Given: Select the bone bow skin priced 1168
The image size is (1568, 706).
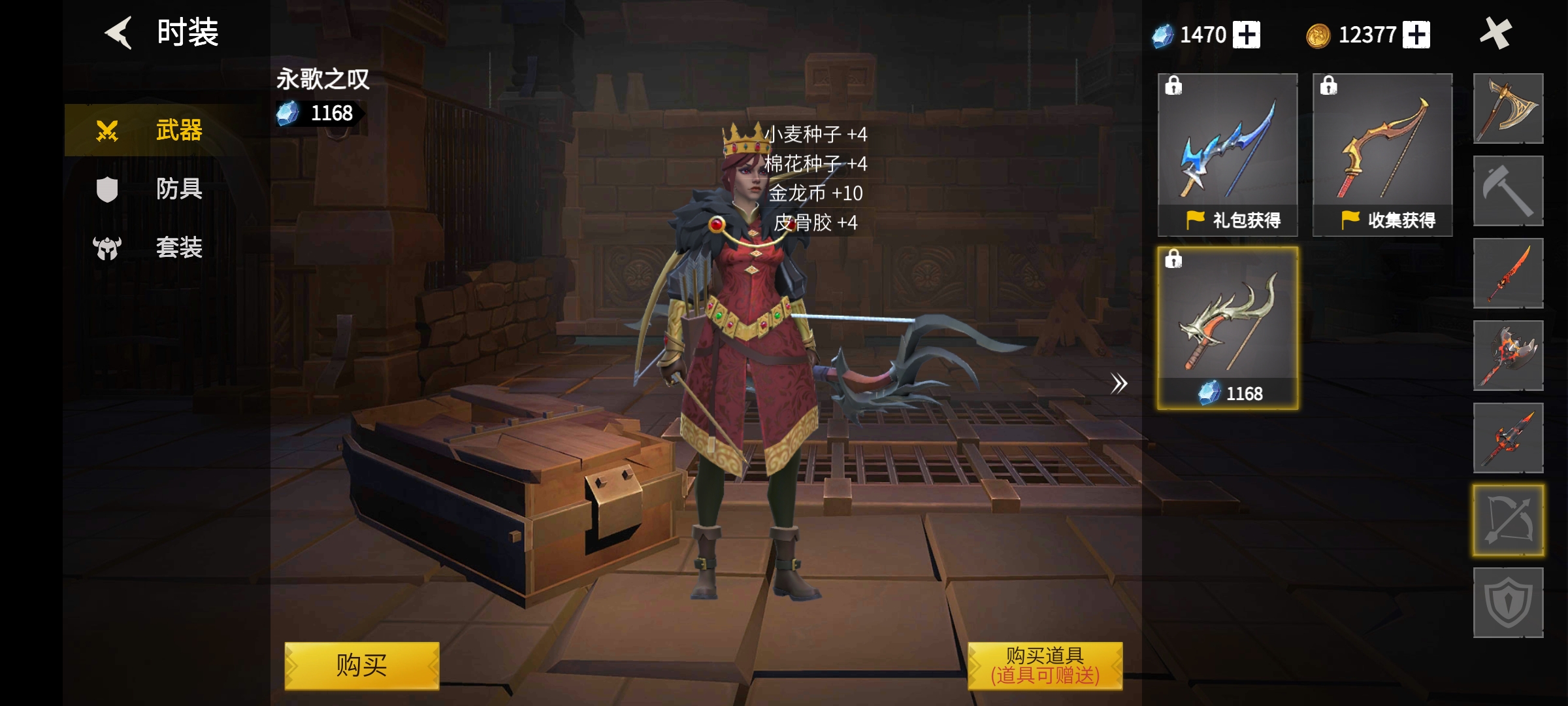Looking at the screenshot, I should [x=1228, y=328].
